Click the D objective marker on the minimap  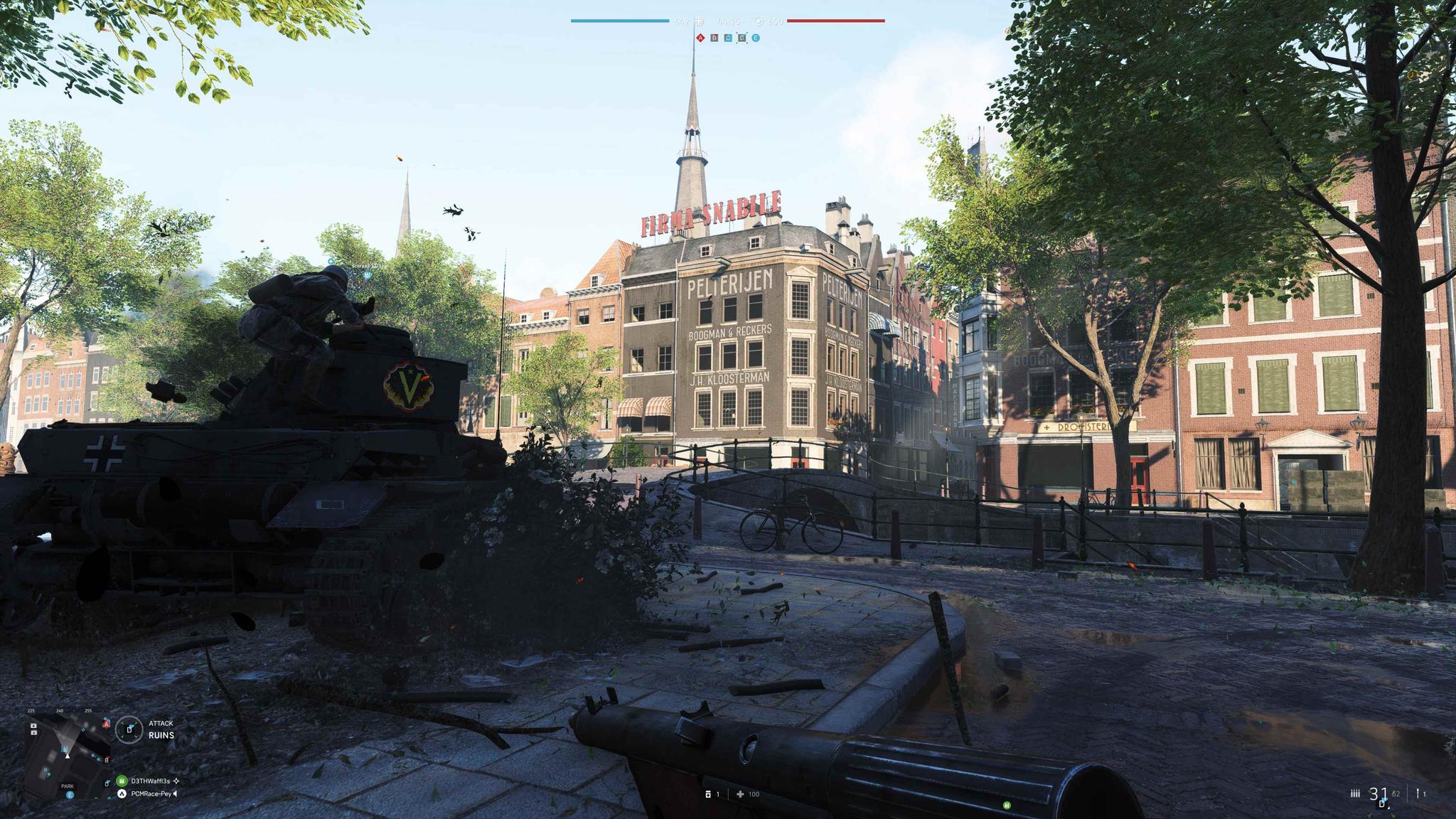click(107, 783)
